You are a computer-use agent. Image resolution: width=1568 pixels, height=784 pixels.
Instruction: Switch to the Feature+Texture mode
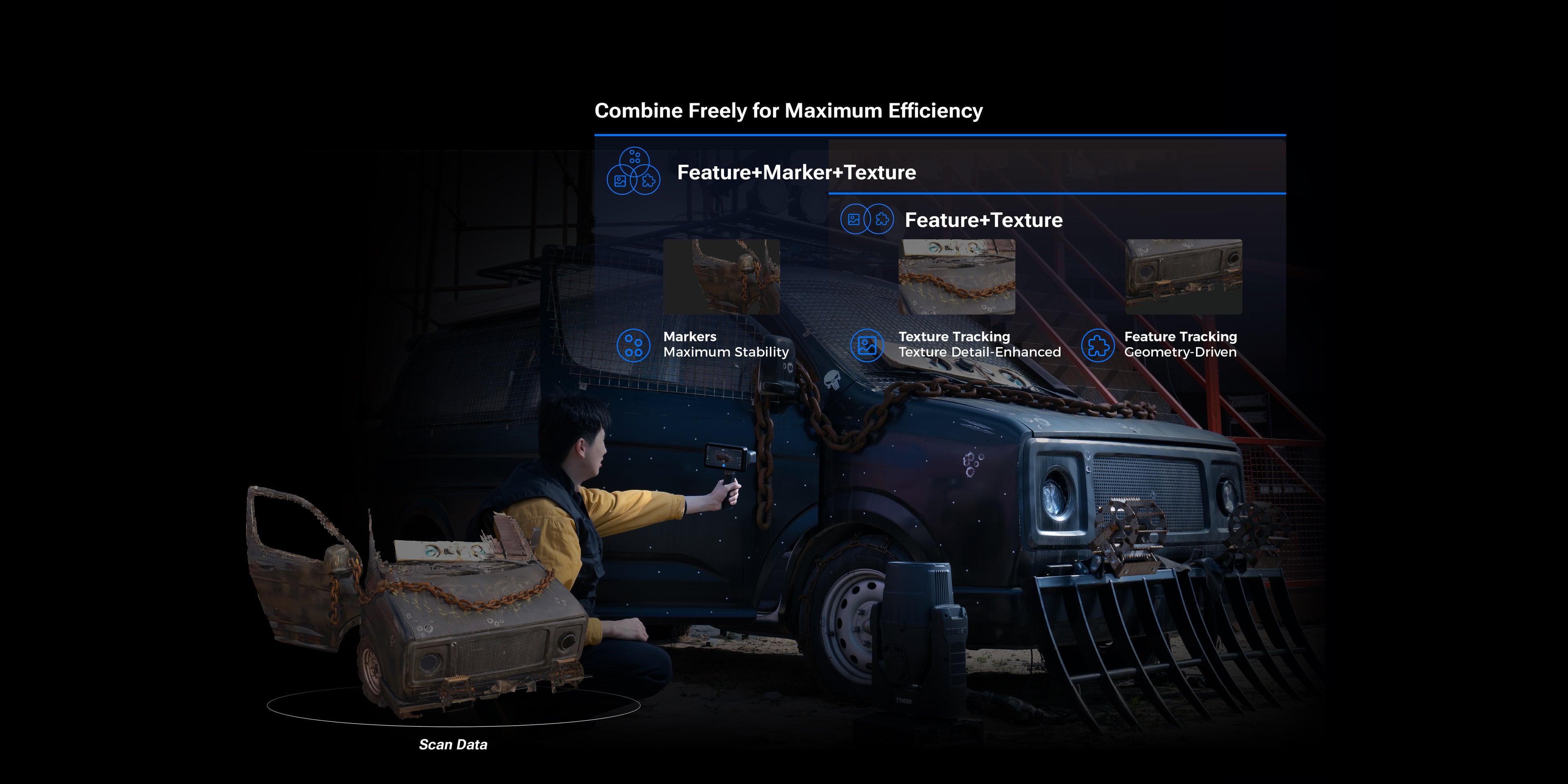[x=983, y=220]
